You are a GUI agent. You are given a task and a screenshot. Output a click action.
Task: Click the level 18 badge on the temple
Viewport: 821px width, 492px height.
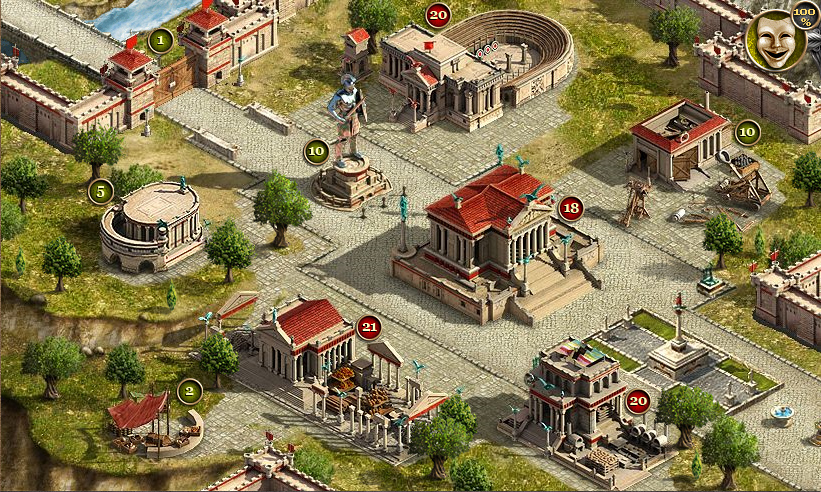point(570,209)
